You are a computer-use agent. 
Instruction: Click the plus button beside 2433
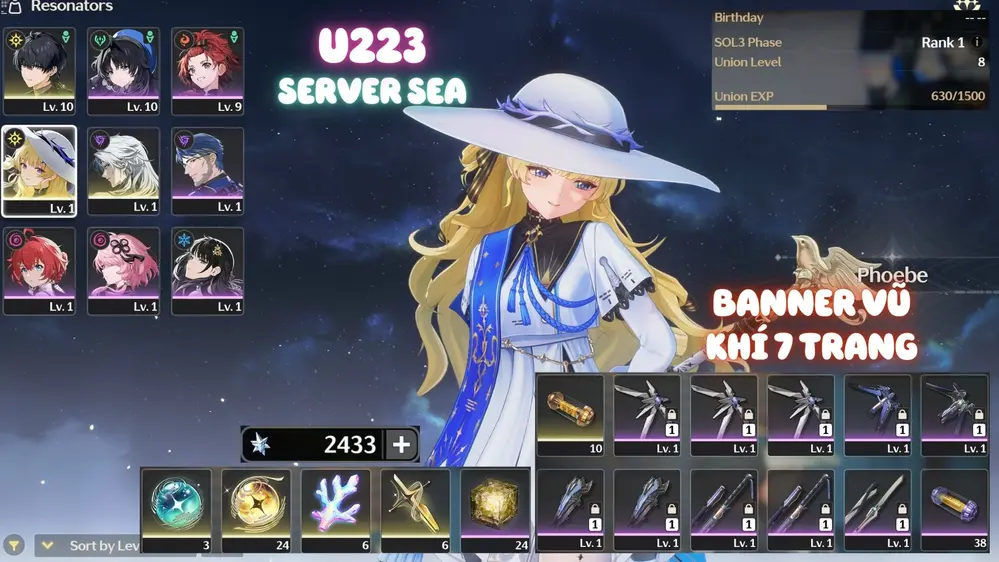[x=401, y=445]
